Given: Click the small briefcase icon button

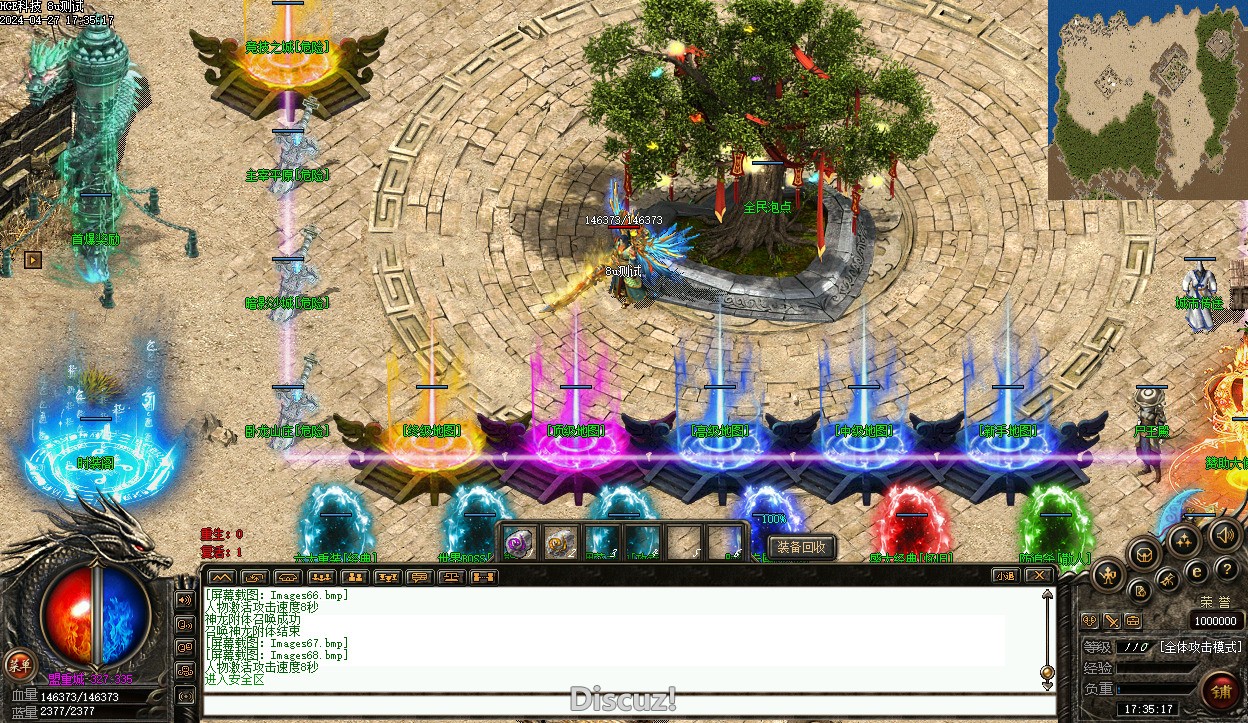Looking at the screenshot, I should click(x=1133, y=621).
